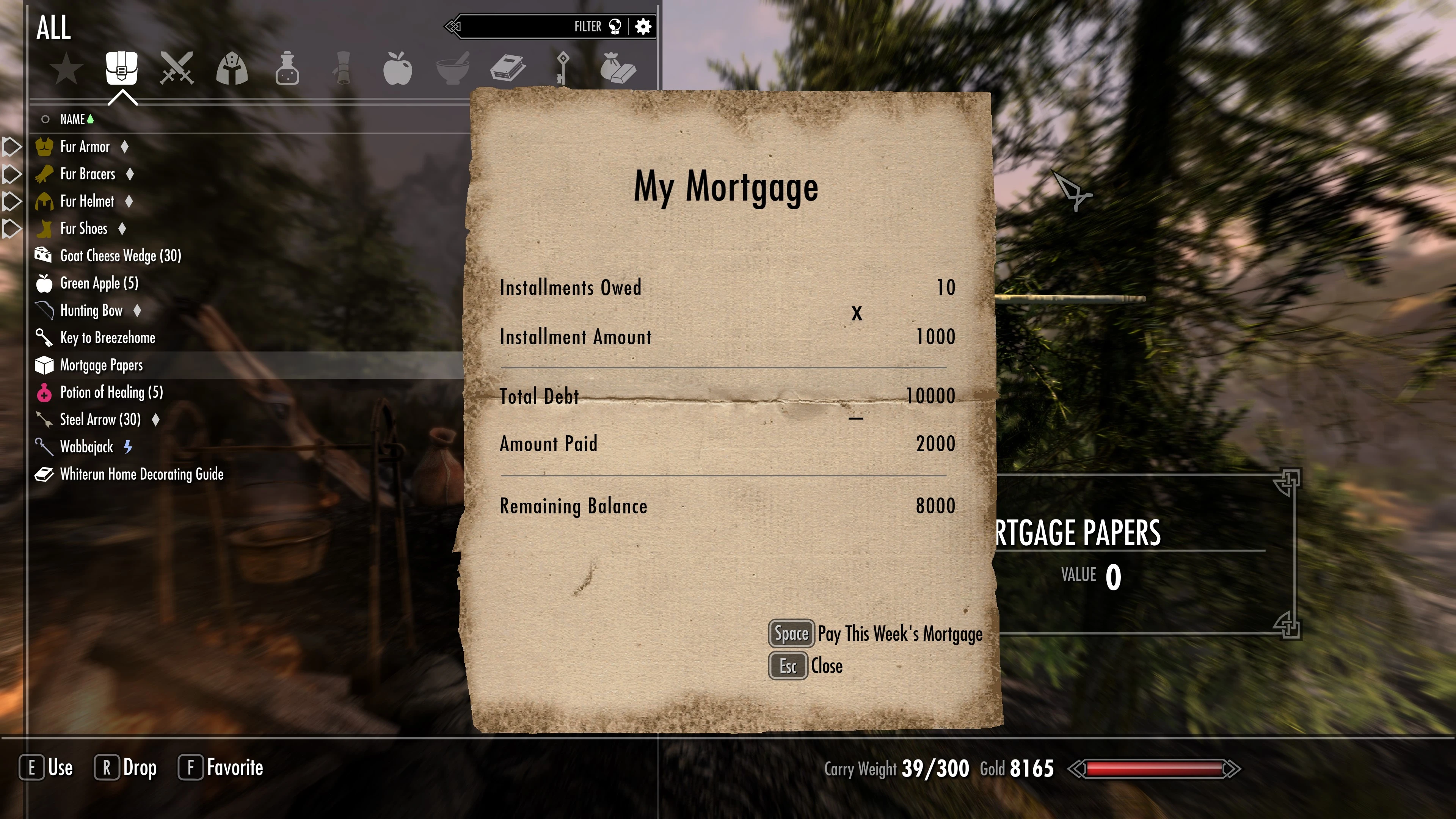Image resolution: width=1456 pixels, height=819 pixels.
Task: Open Whiterun Home Decorating Guide entry
Action: click(x=141, y=474)
